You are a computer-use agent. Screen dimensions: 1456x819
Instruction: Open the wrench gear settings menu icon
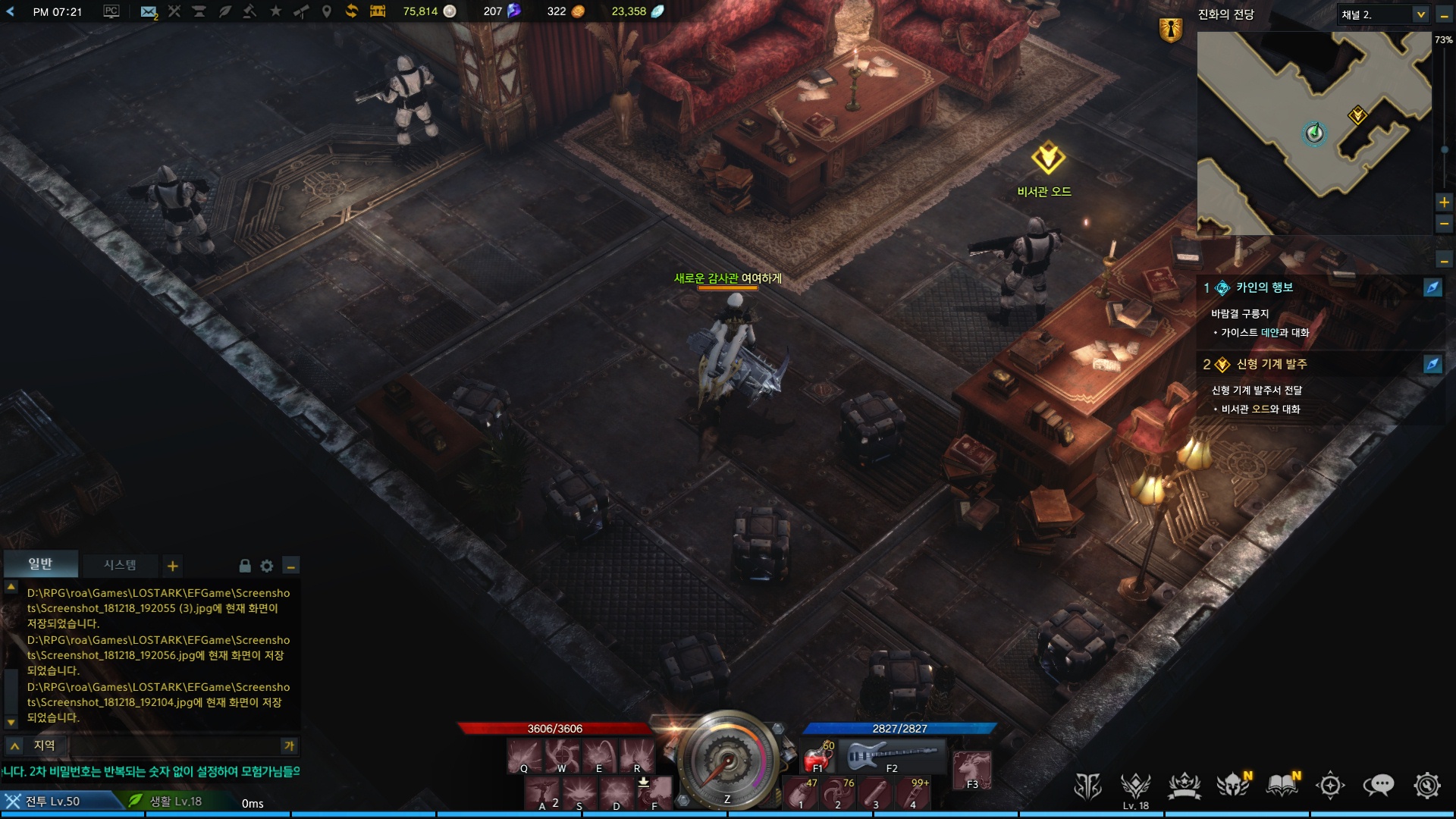point(1426,786)
